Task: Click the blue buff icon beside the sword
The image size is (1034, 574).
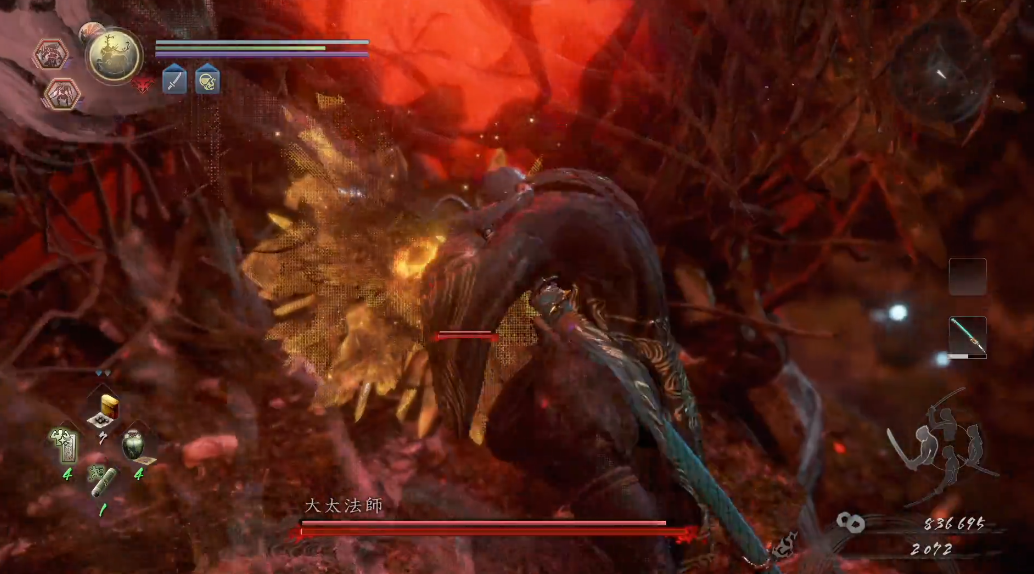Action: coord(207,79)
